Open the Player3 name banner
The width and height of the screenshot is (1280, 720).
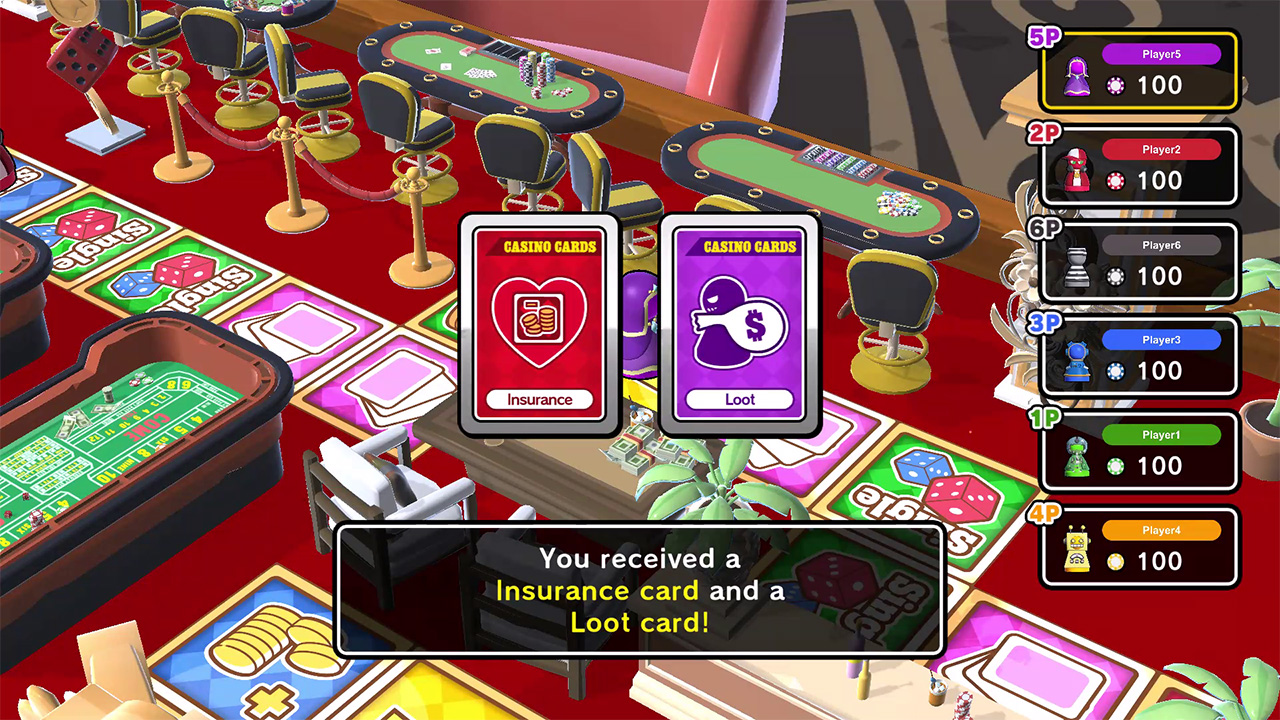[1163, 340]
